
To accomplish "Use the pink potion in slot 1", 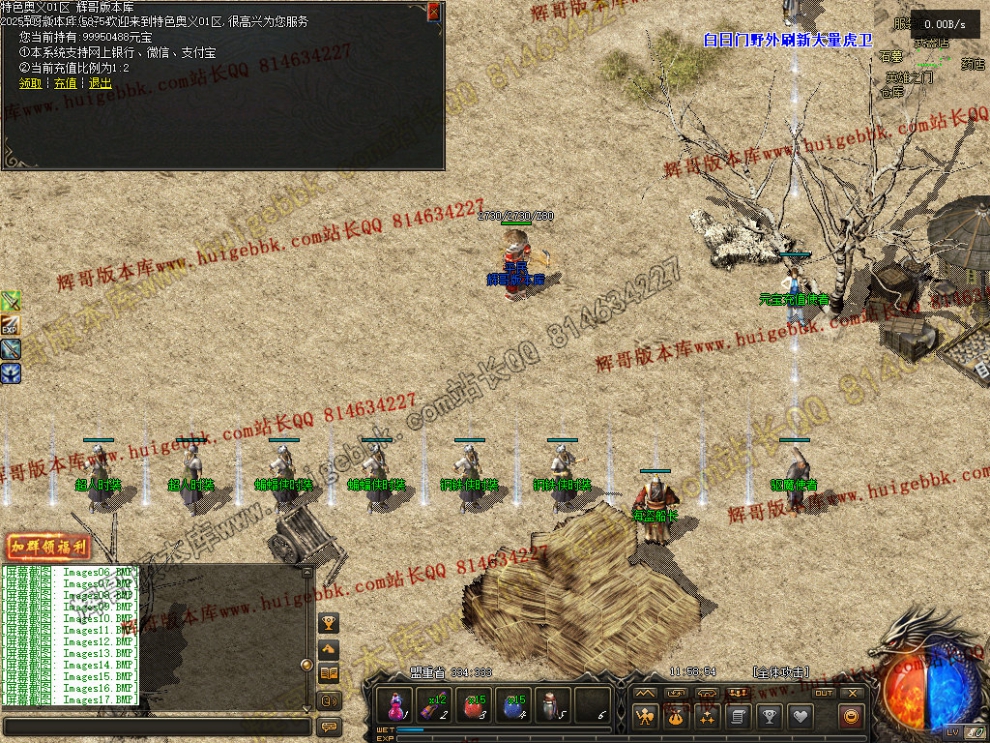I will pos(397,705).
